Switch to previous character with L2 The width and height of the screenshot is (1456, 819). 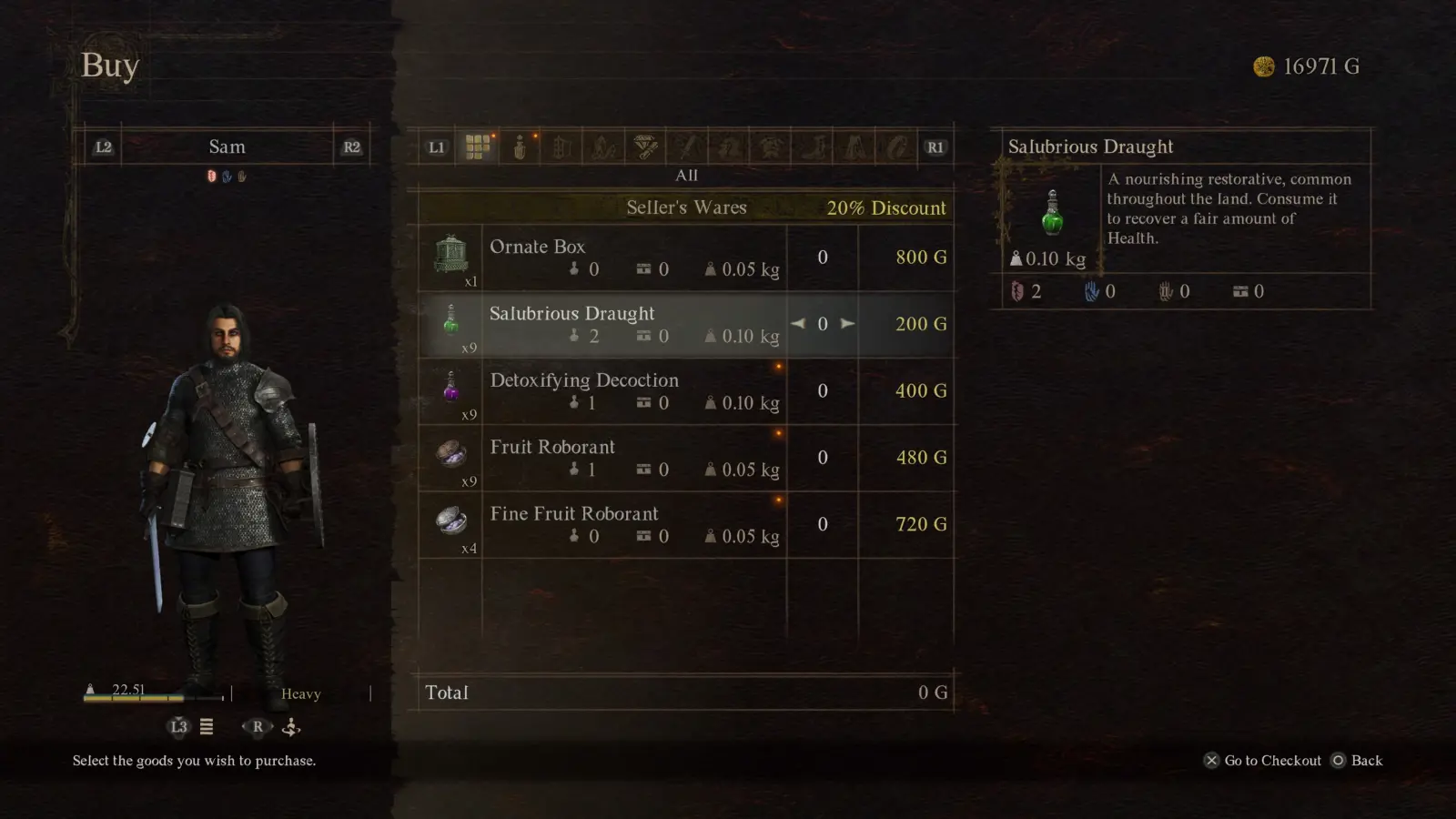click(x=102, y=146)
